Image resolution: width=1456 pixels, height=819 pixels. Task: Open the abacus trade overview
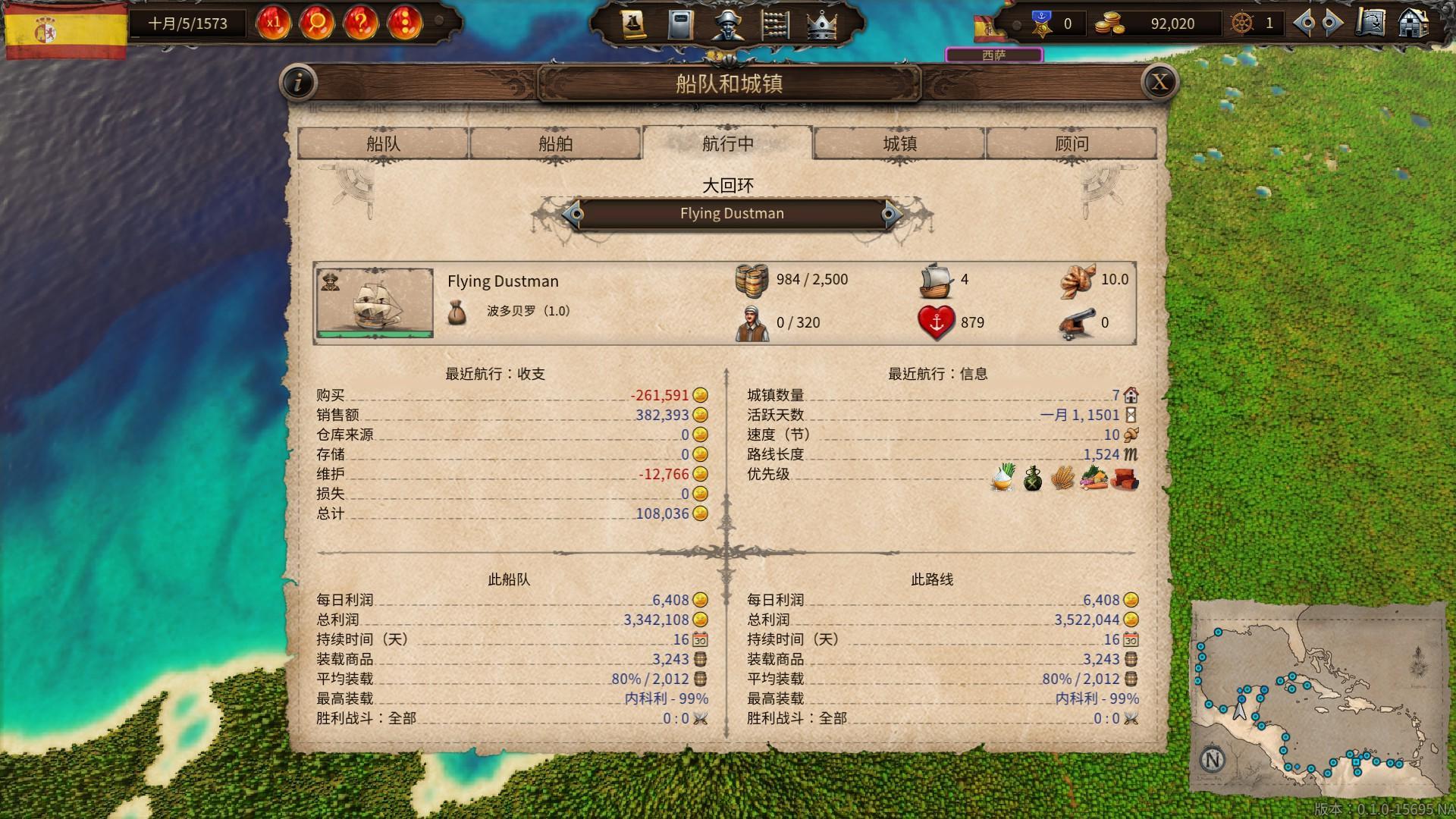[774, 24]
